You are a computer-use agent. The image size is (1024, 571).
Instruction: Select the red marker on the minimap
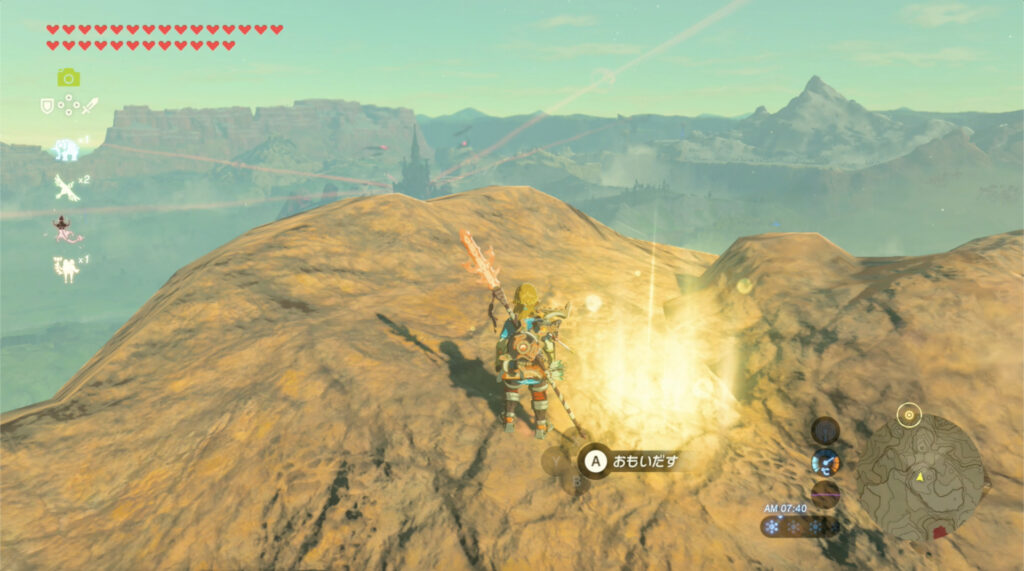[x=939, y=532]
